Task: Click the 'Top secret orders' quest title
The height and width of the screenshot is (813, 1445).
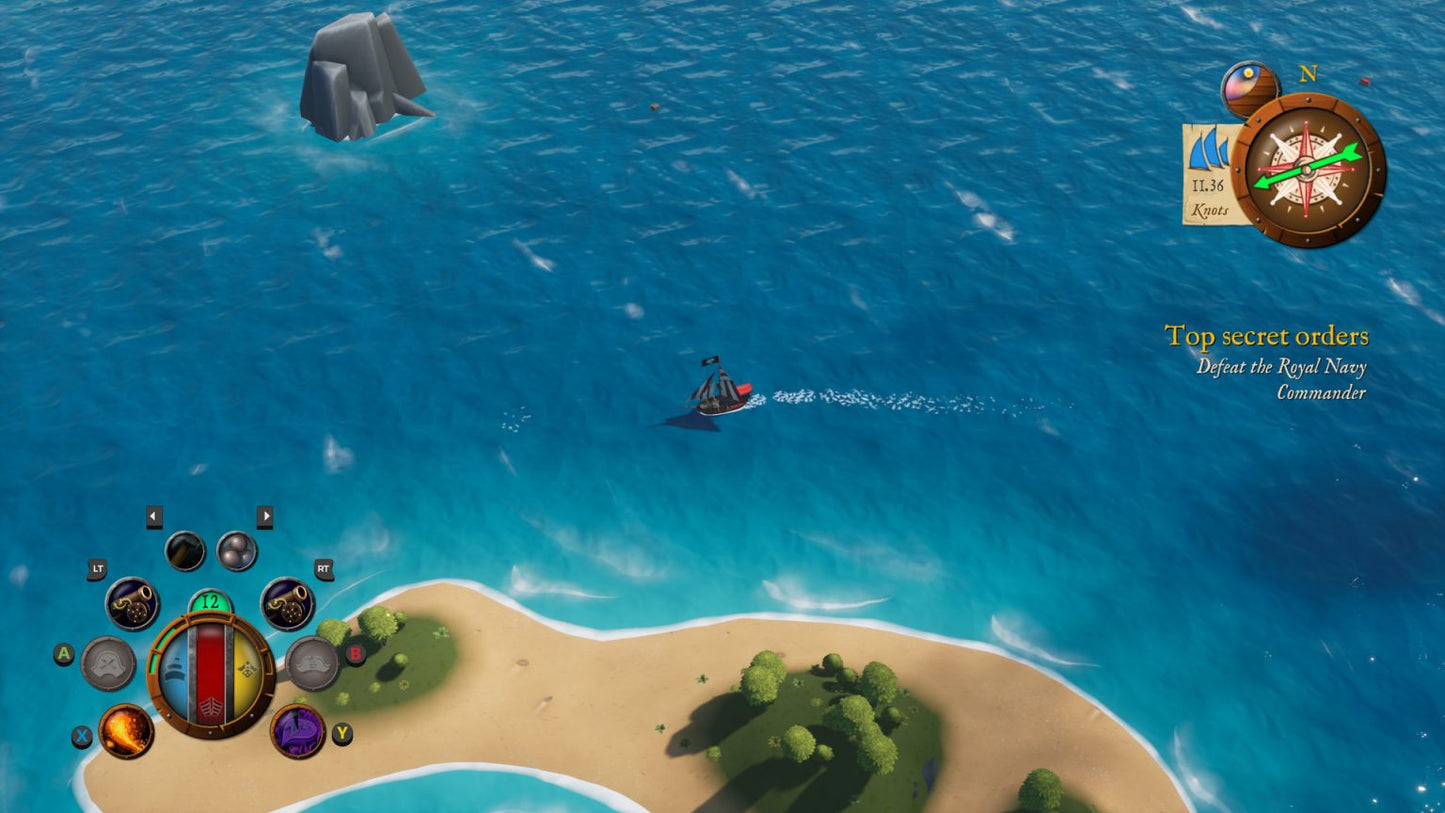Action: pos(1268,336)
